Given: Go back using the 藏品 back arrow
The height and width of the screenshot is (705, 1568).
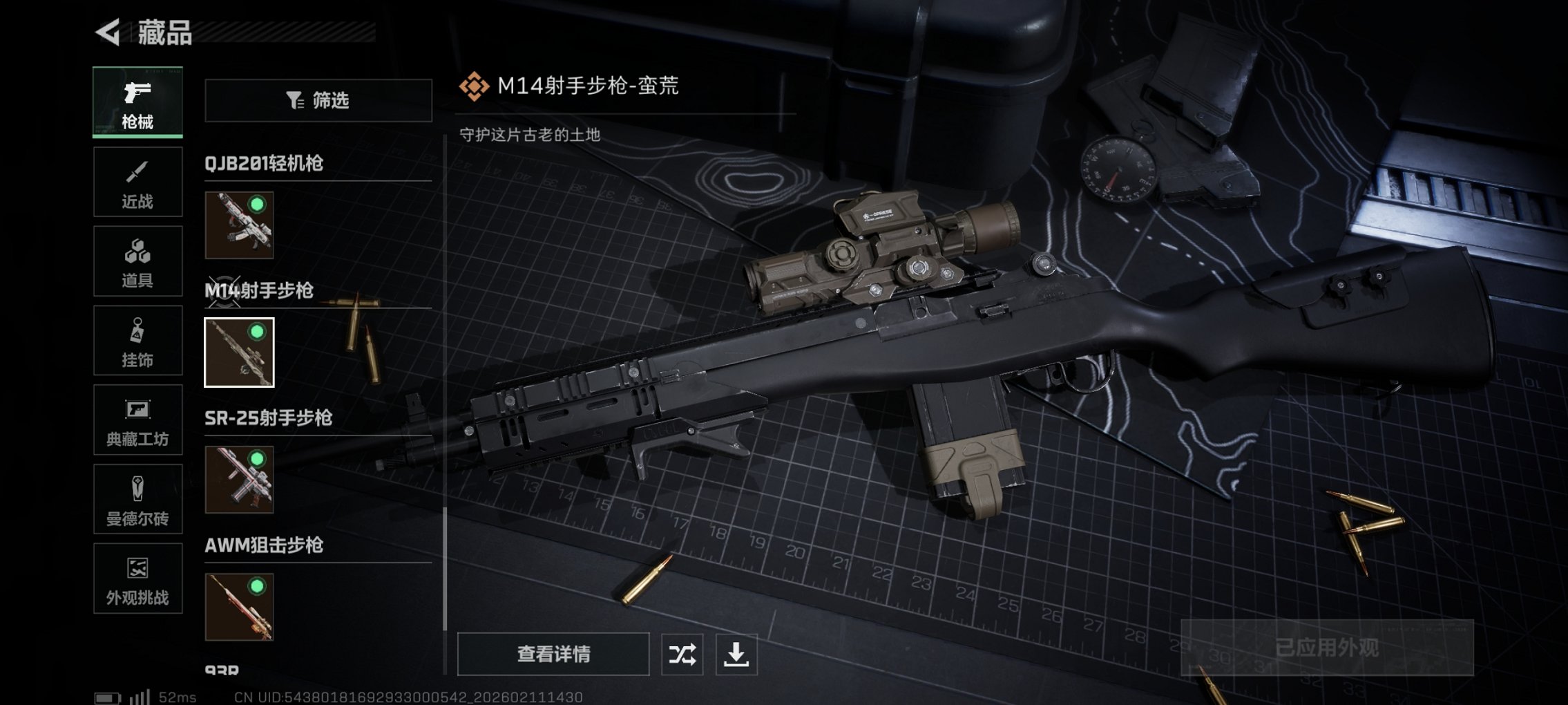Looking at the screenshot, I should 105,31.
